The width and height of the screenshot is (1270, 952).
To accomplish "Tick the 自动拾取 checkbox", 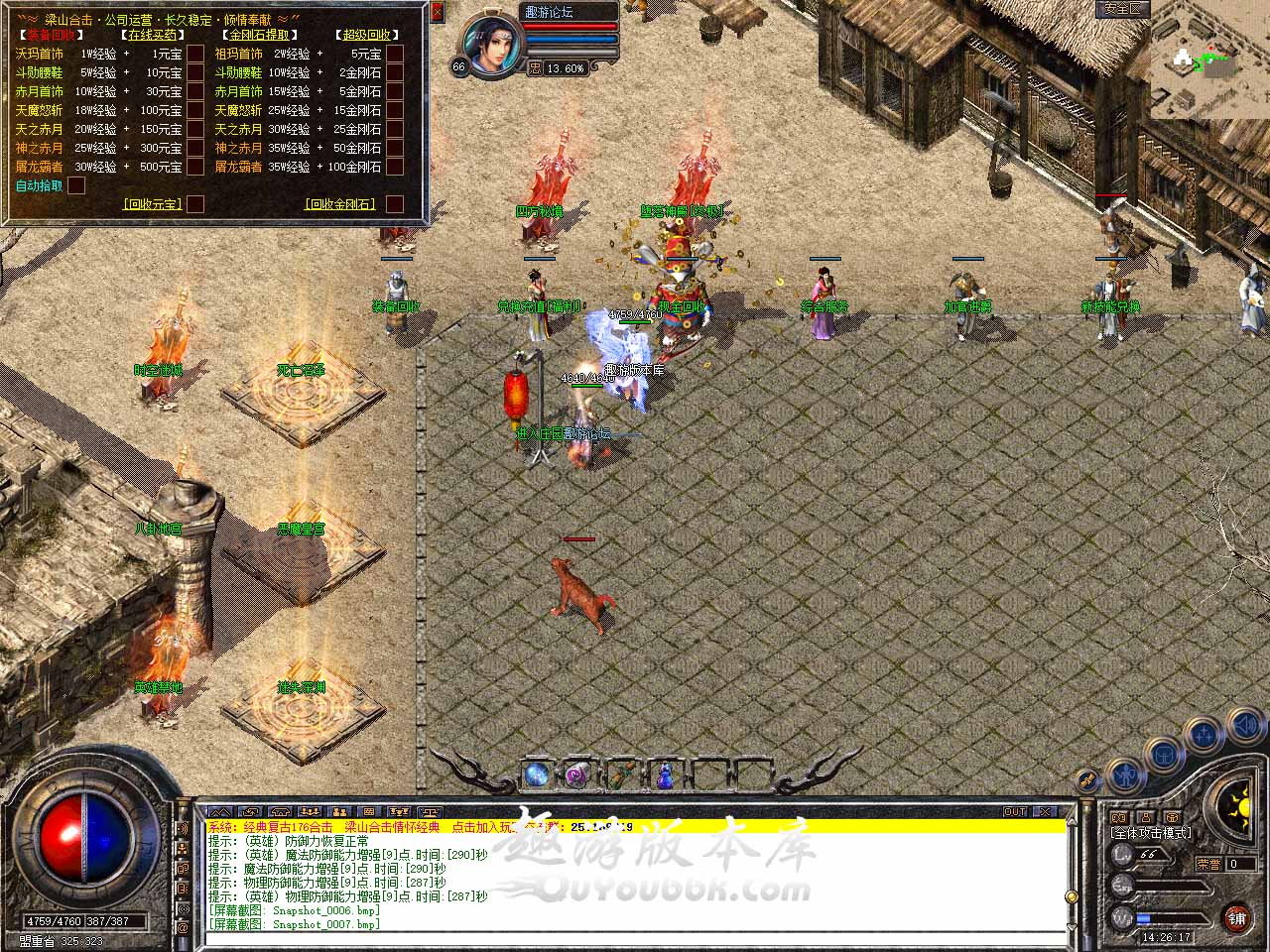I will [x=76, y=185].
